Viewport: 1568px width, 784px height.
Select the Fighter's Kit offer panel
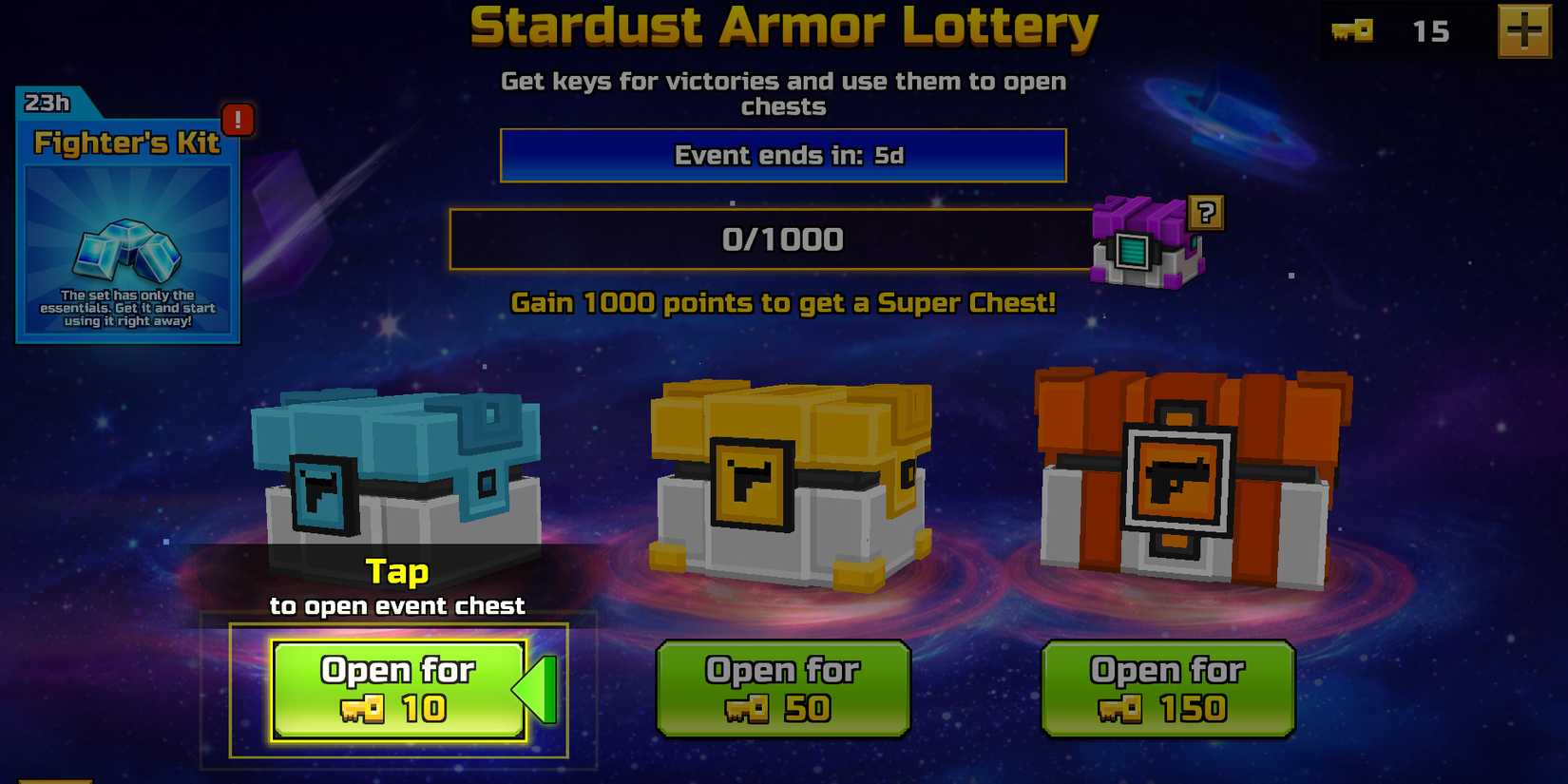128,219
